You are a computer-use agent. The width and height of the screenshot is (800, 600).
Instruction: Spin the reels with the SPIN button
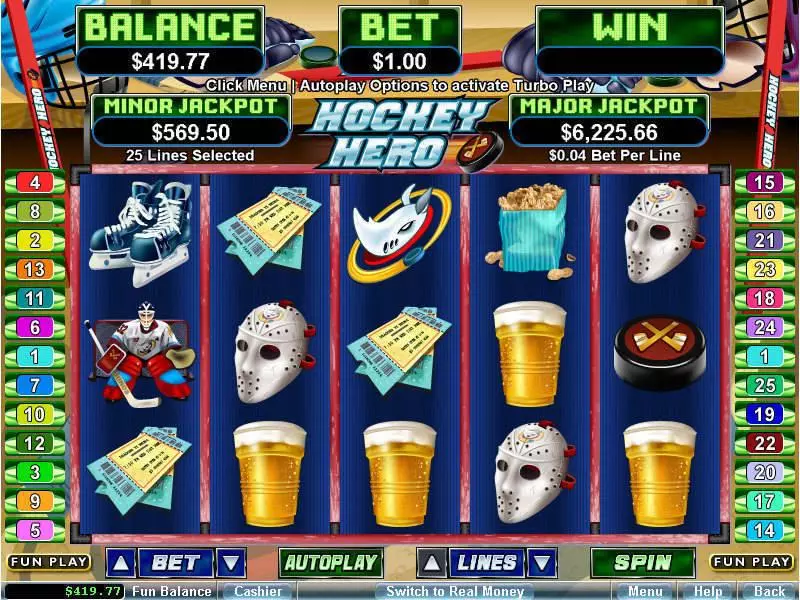pyautogui.click(x=642, y=563)
